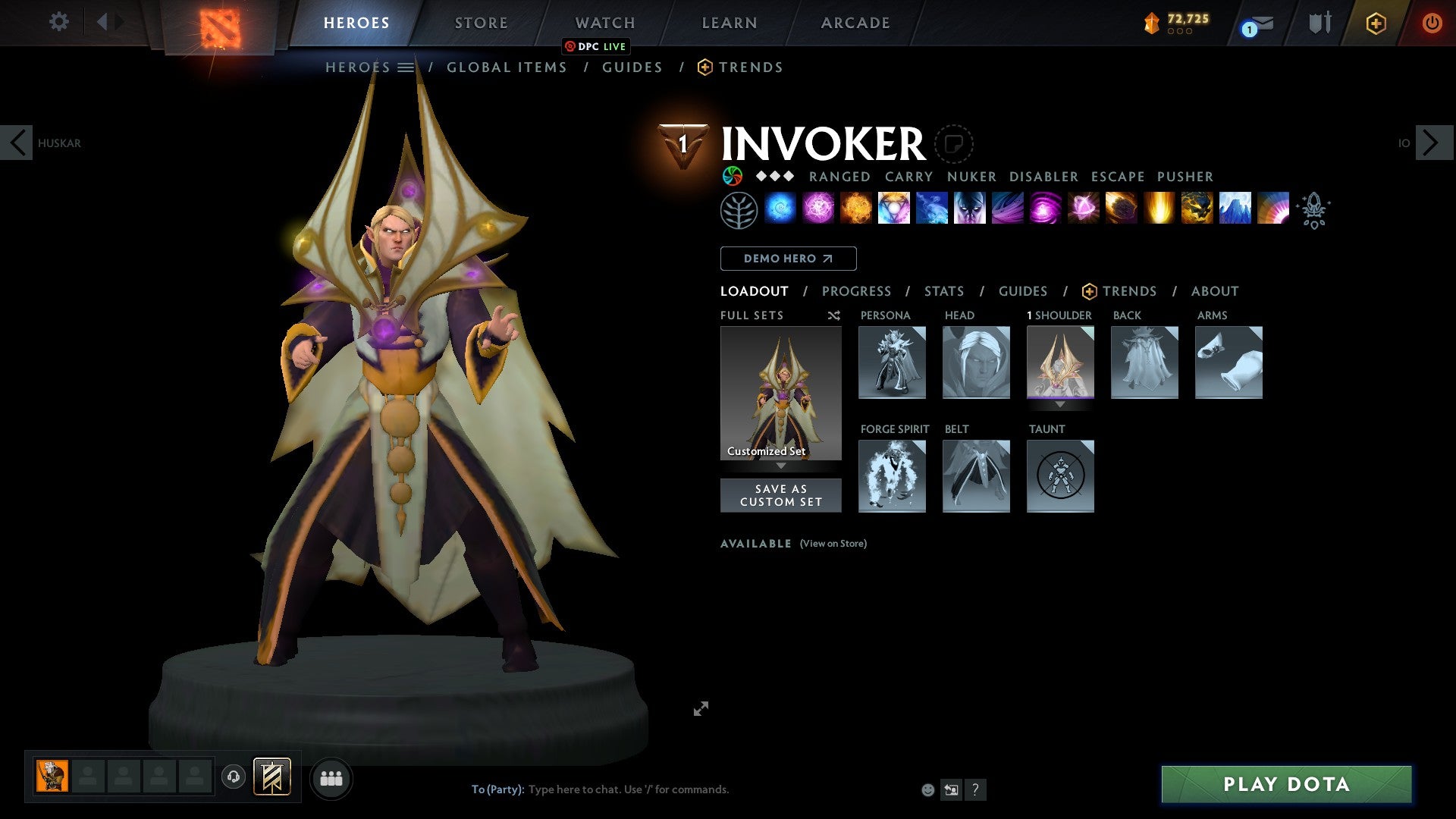Click the power/exit button
1456x819 pixels.
[x=1433, y=23]
